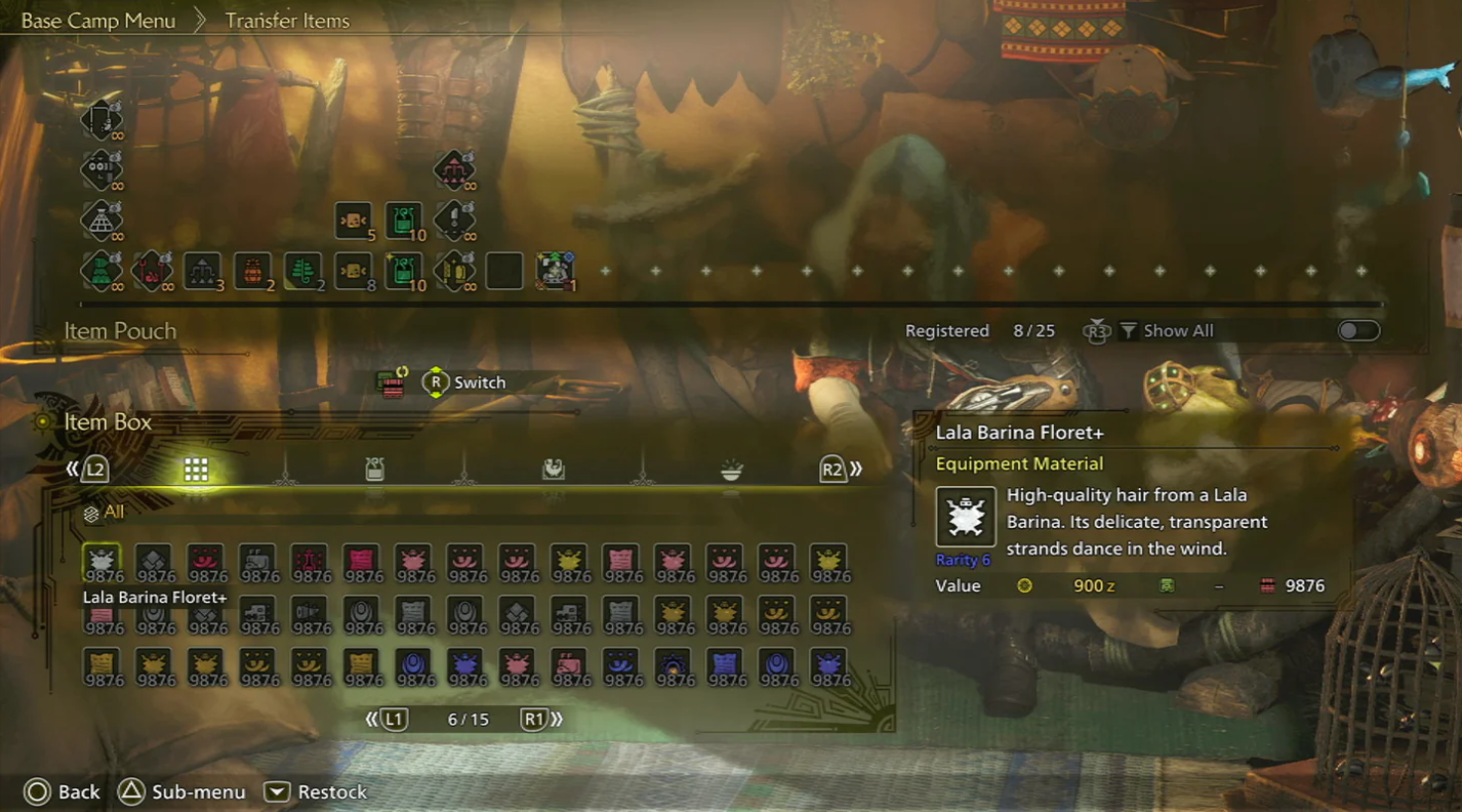The width and height of the screenshot is (1462, 812).
Task: Switch to the bowl-icon category tab
Action: [x=731, y=469]
